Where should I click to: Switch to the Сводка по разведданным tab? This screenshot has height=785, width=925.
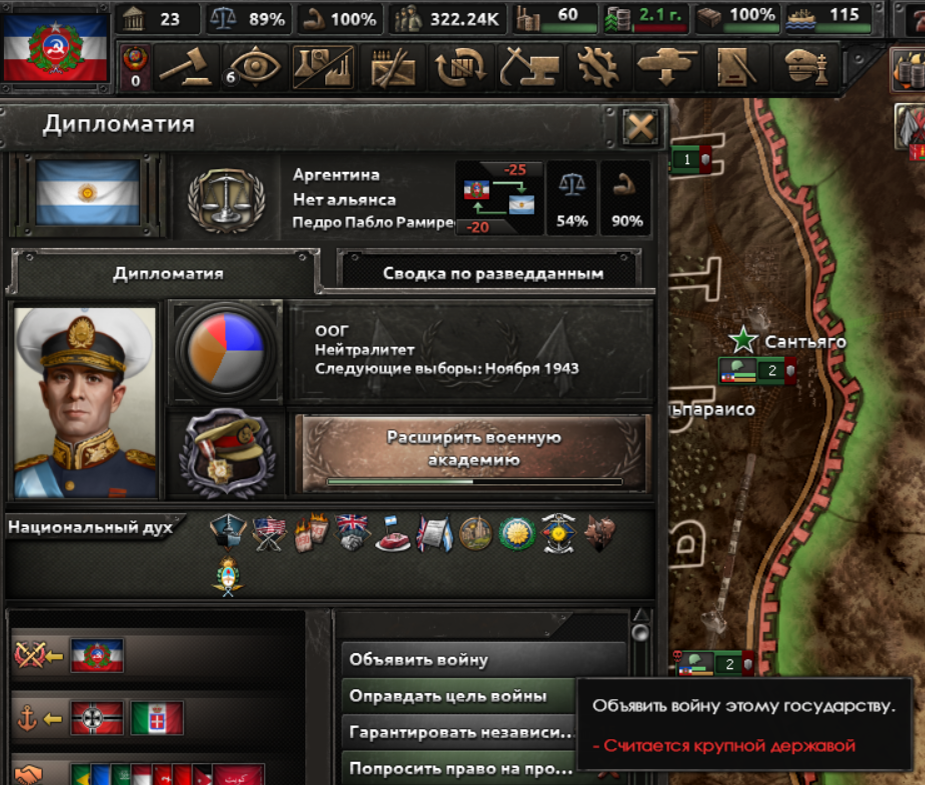tap(492, 272)
